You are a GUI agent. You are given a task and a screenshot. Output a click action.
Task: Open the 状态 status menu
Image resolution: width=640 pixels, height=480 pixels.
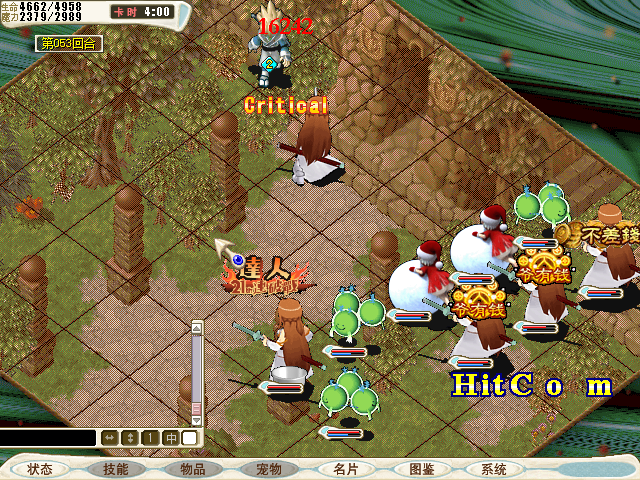click(41, 468)
